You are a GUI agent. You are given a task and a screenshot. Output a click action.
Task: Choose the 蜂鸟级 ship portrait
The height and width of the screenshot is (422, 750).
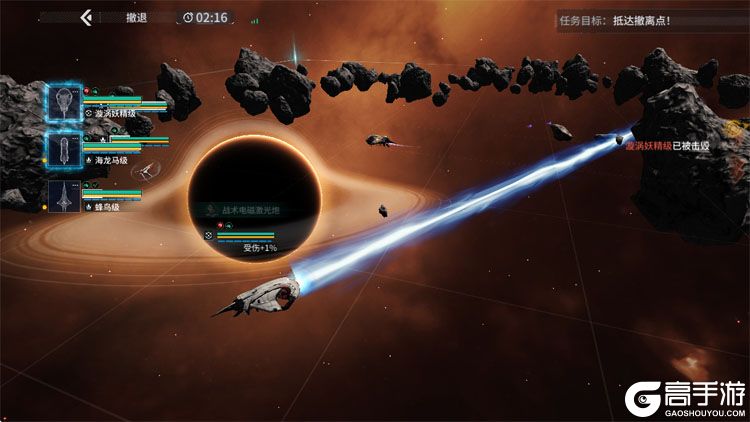coord(64,194)
